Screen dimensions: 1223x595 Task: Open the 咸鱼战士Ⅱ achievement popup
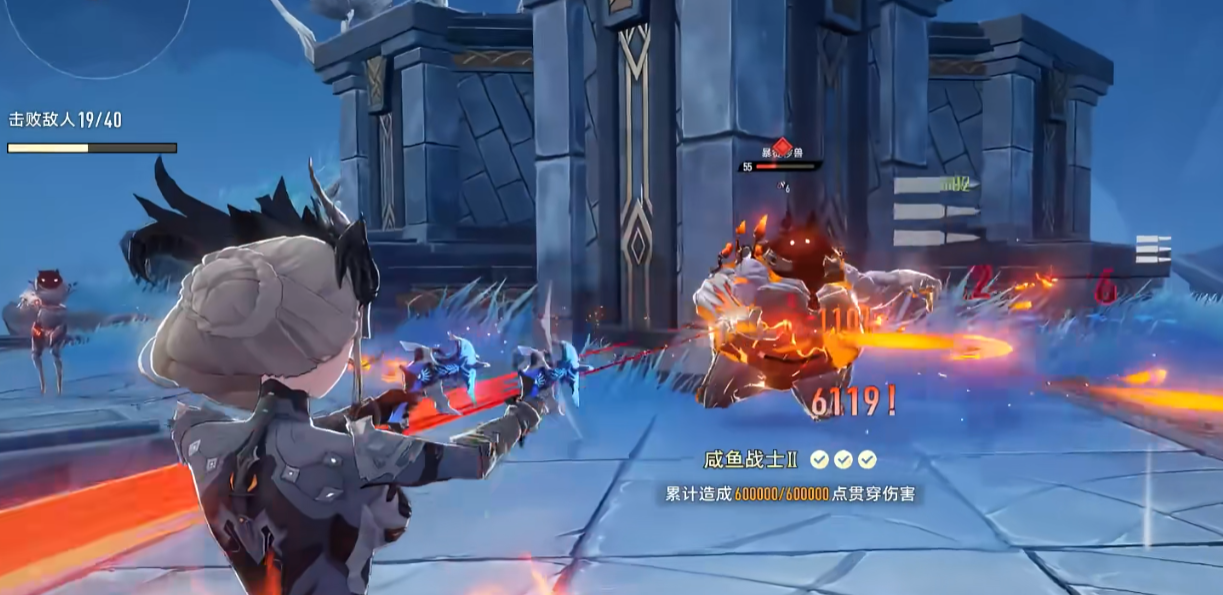tap(789, 476)
